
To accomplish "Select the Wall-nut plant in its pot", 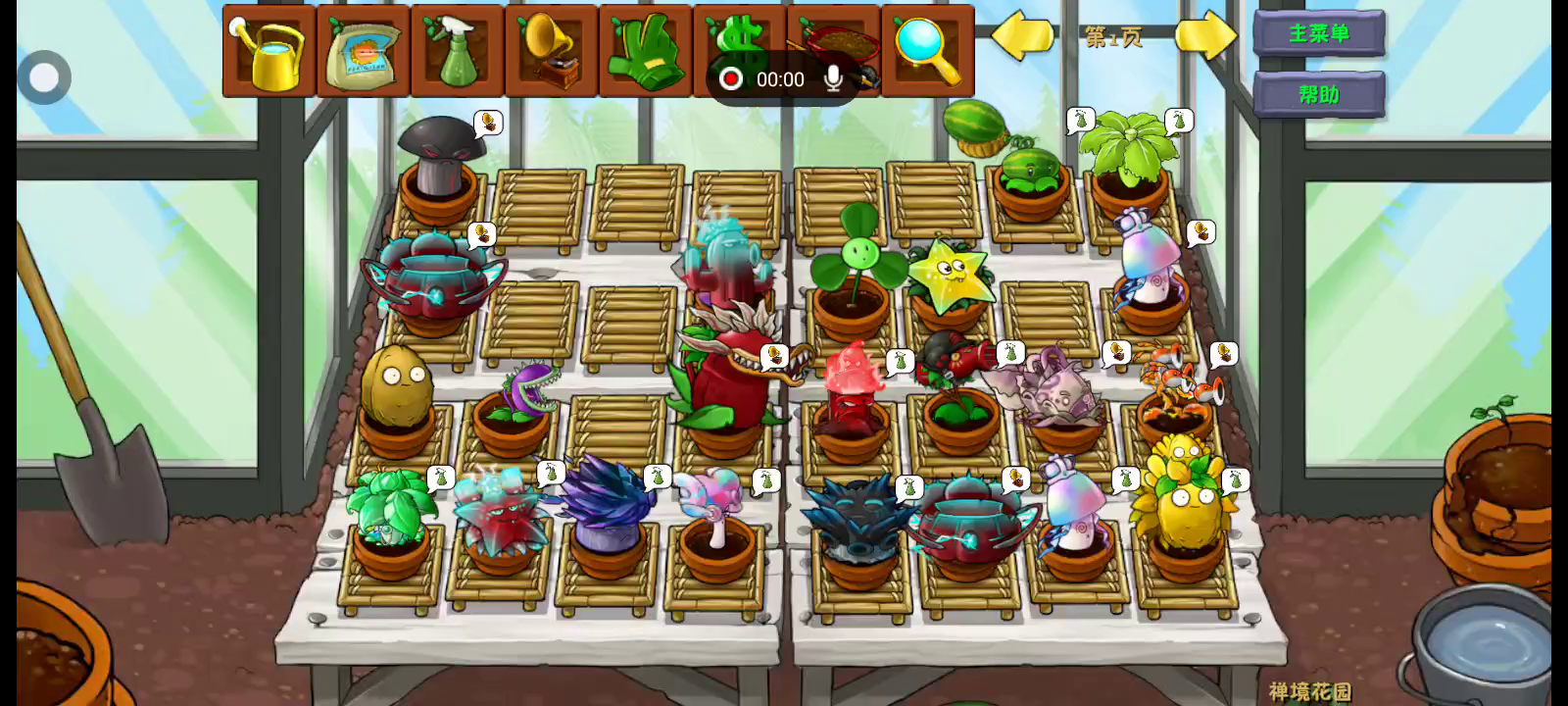I will pos(396,389).
